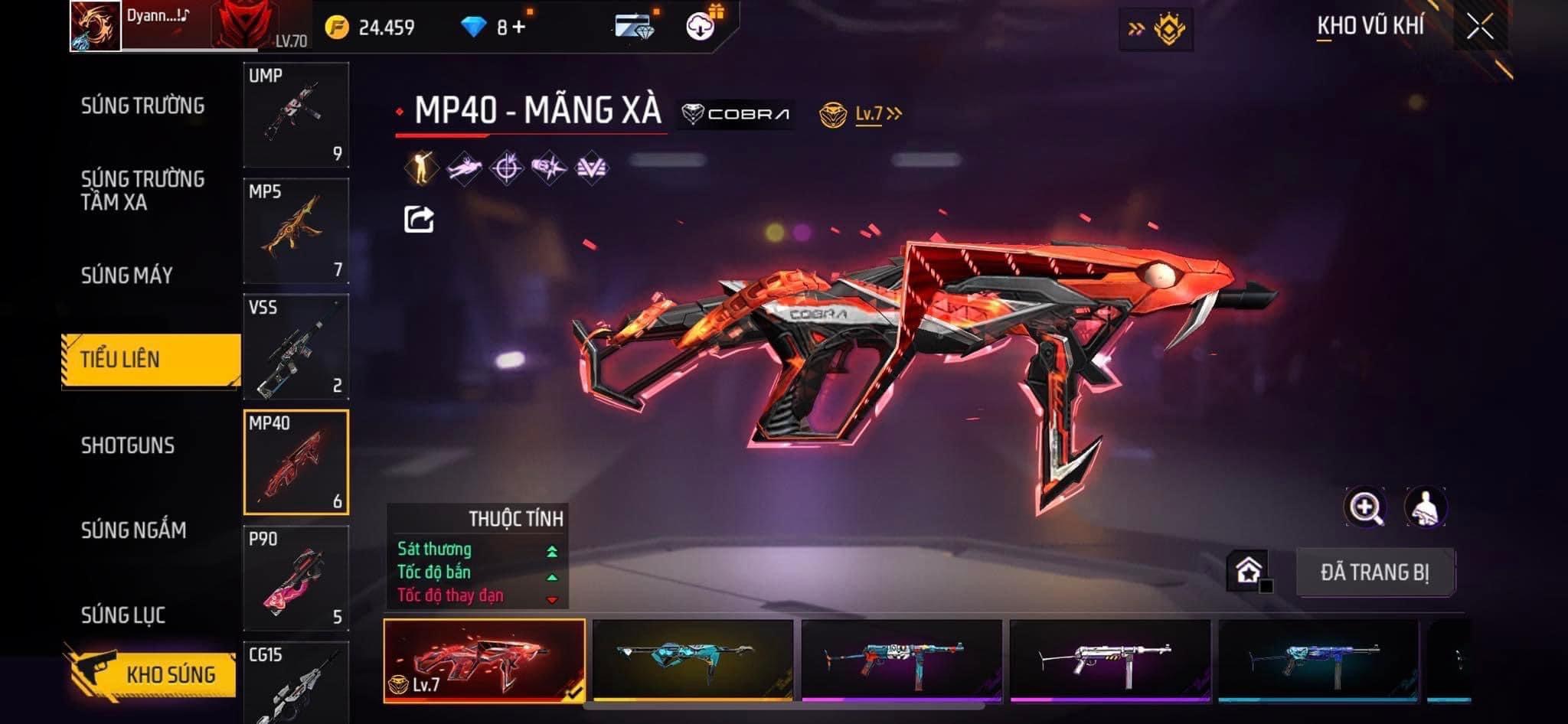Open the Súng Lục category
The image size is (1568, 724).
123,615
